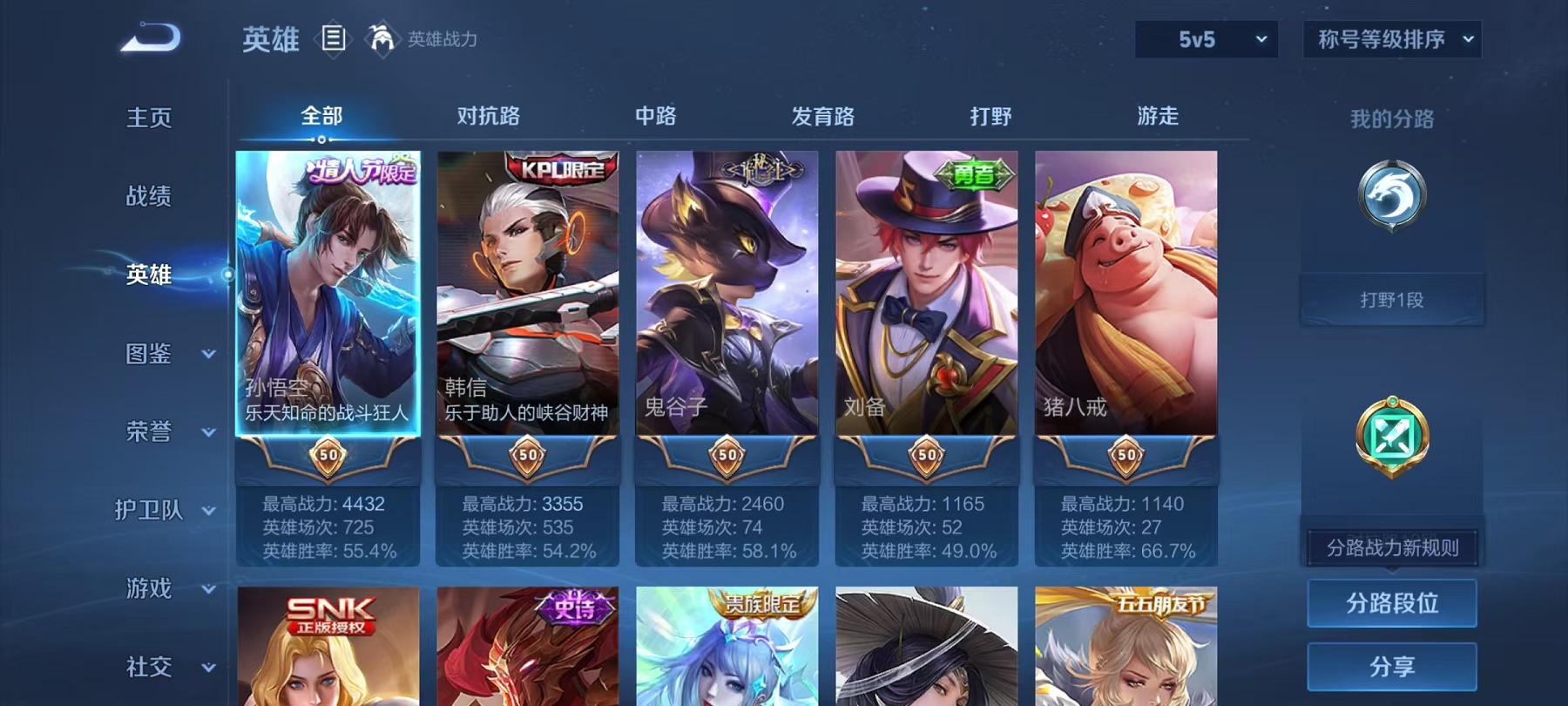Open the hero list icon beside 英雄 title
Image resolution: width=1568 pixels, height=706 pixels.
pos(333,38)
